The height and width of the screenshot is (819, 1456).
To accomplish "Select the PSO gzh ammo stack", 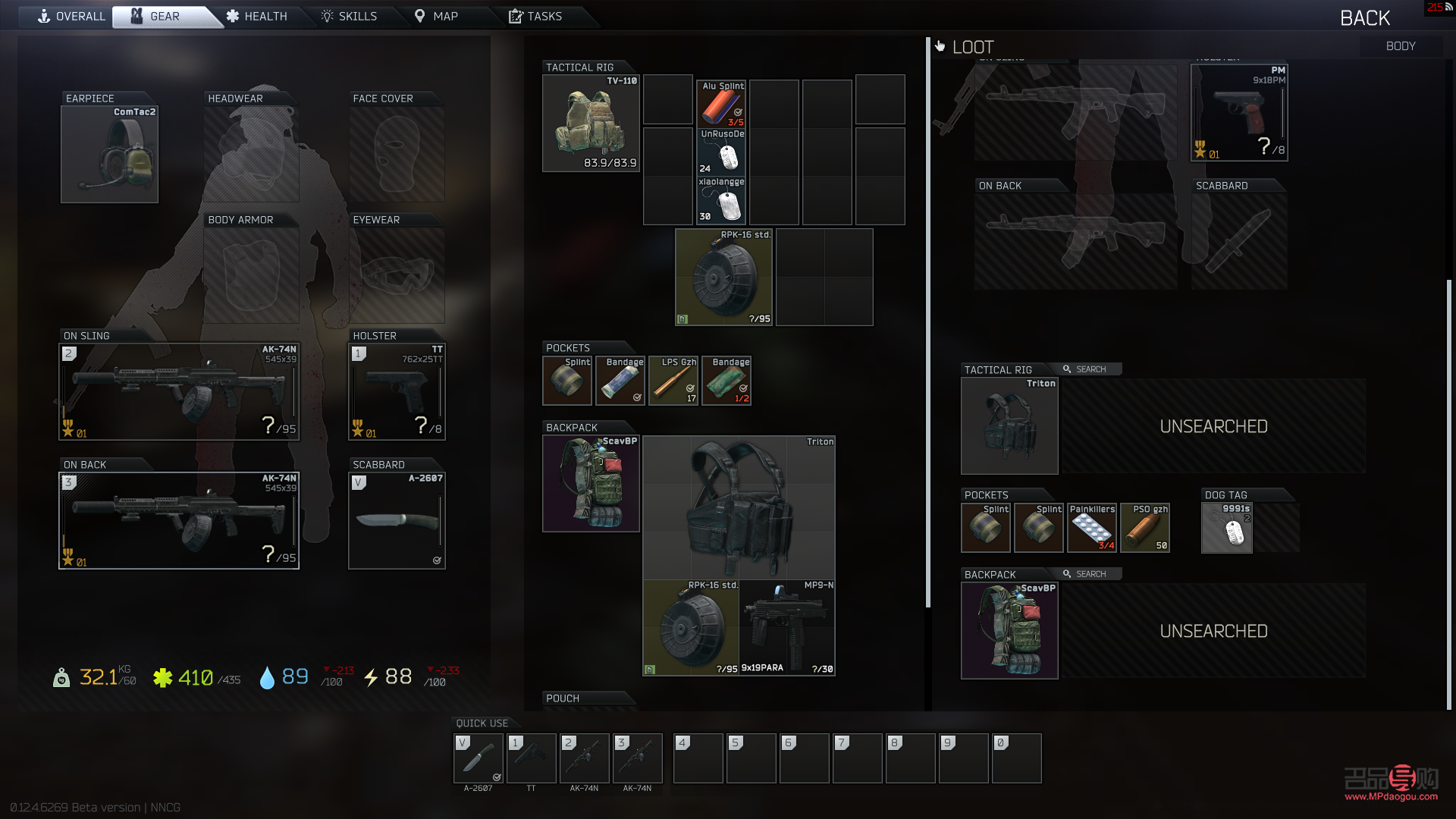I will pos(1145,528).
